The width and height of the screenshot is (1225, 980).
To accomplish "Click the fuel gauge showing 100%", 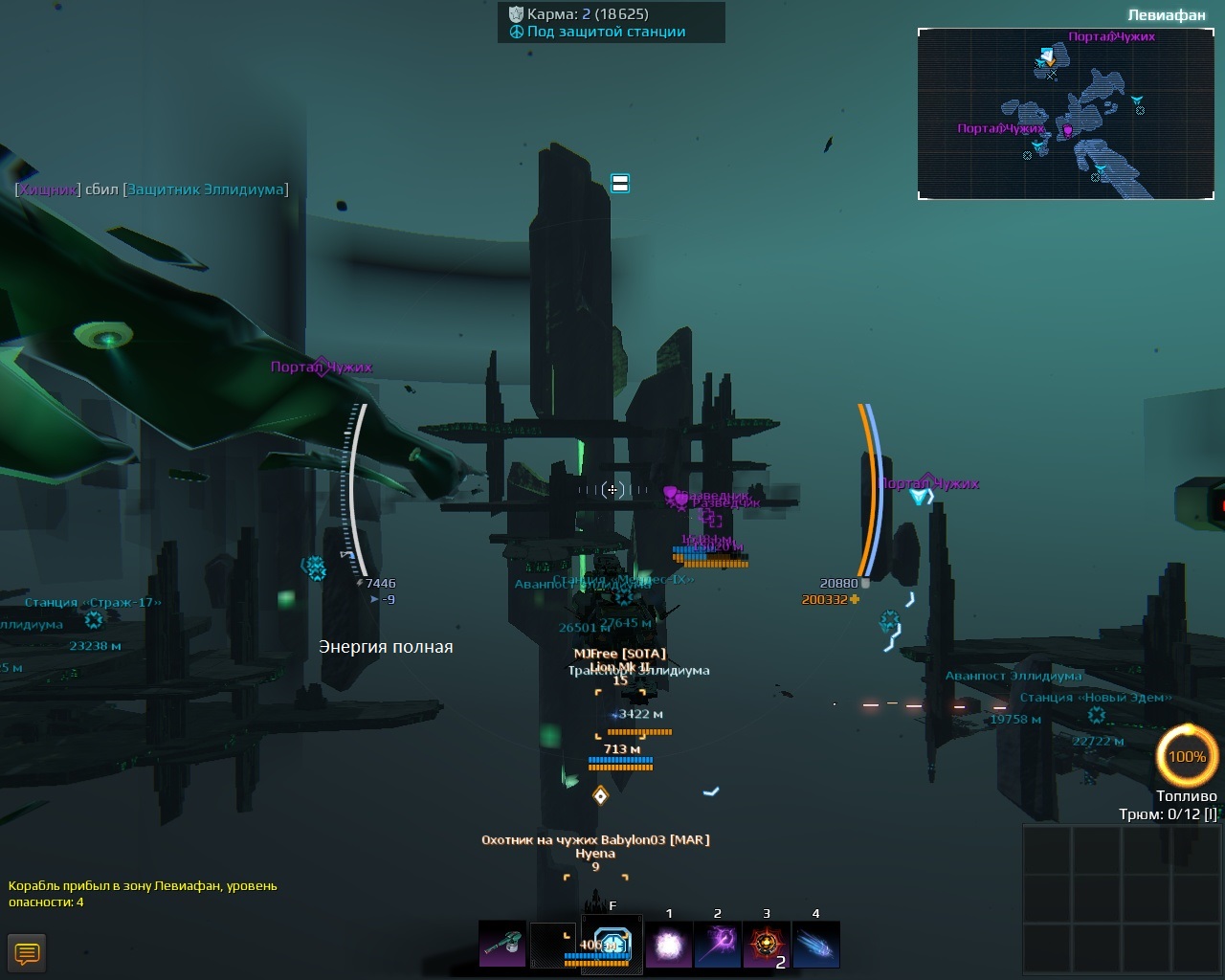I will coord(1187,756).
